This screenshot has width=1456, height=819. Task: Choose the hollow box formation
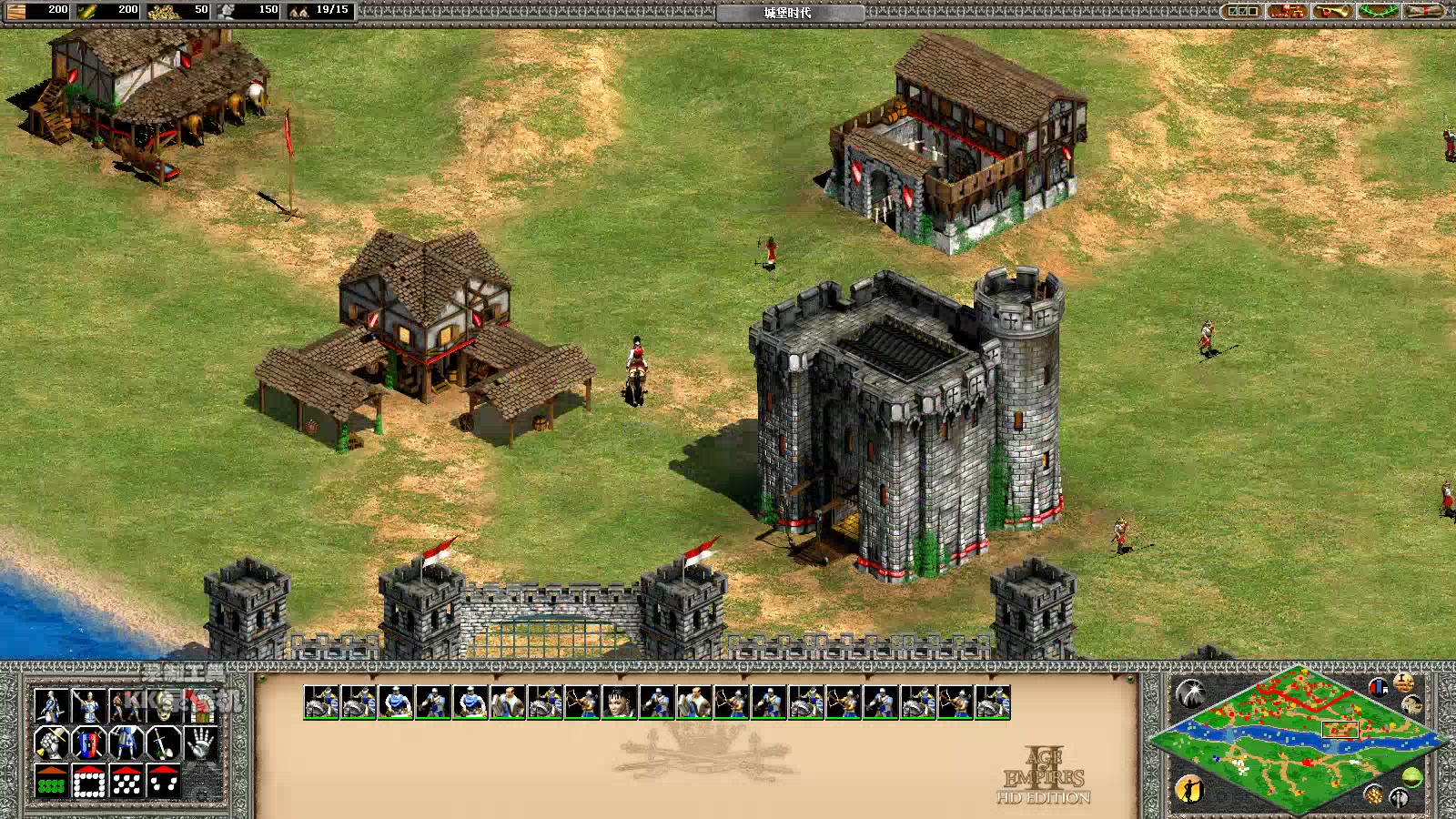tap(89, 782)
